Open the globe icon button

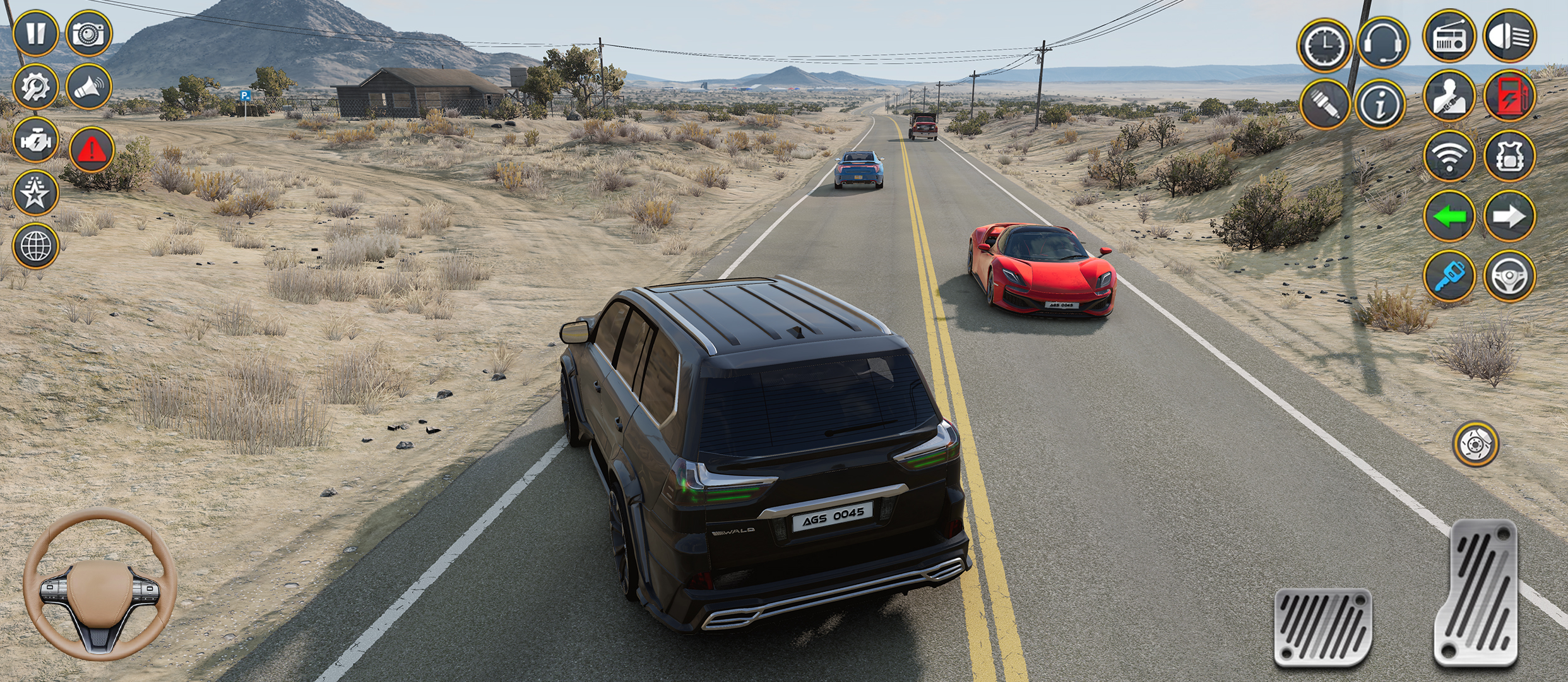click(x=35, y=246)
